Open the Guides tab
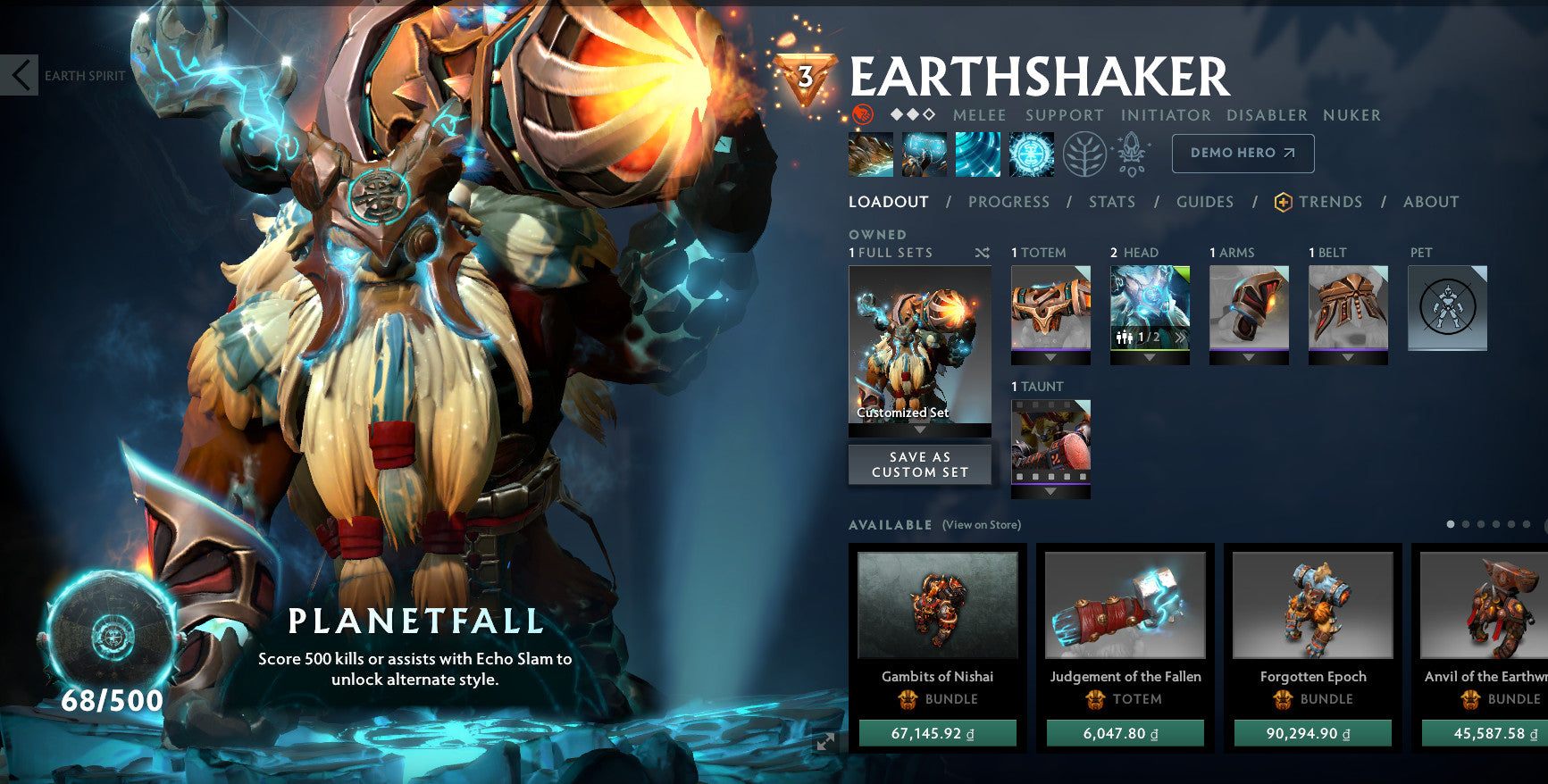The height and width of the screenshot is (784, 1548). click(1204, 202)
